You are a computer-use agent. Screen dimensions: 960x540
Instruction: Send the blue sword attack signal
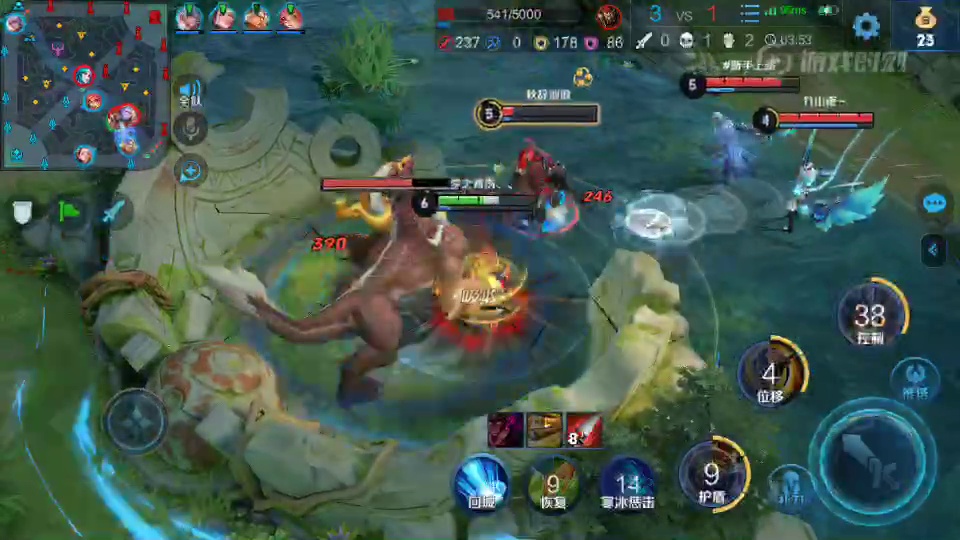point(114,212)
